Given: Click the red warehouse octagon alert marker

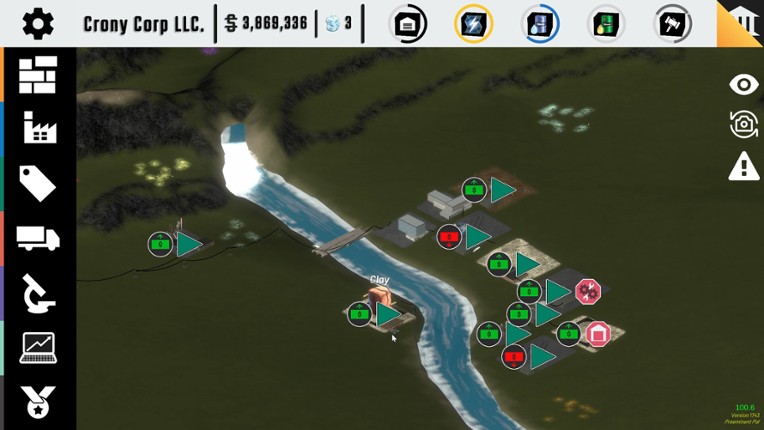Looking at the screenshot, I should coord(597,333).
